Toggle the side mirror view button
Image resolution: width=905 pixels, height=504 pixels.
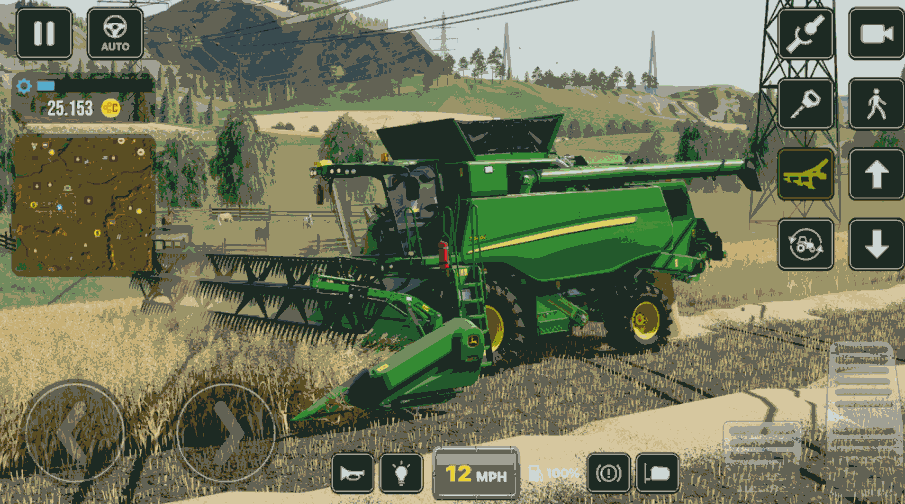(x=657, y=472)
